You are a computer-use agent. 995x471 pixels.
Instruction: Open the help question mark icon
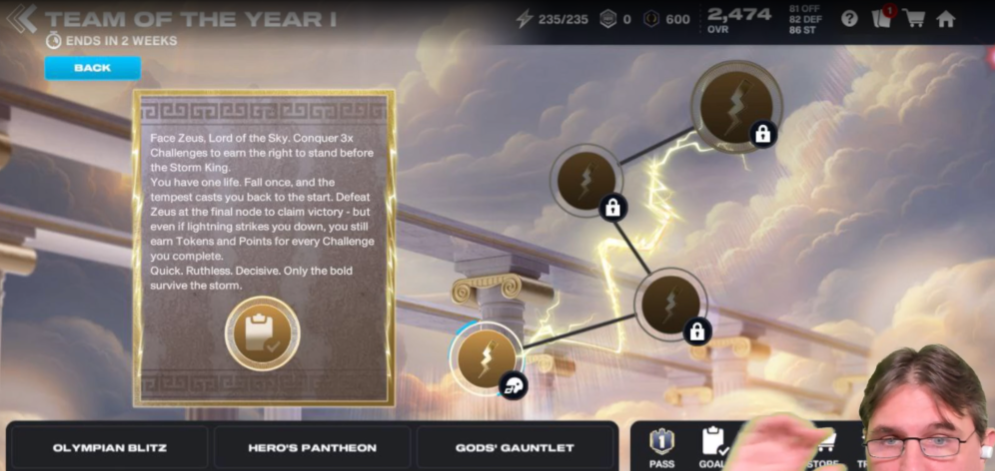tap(849, 18)
